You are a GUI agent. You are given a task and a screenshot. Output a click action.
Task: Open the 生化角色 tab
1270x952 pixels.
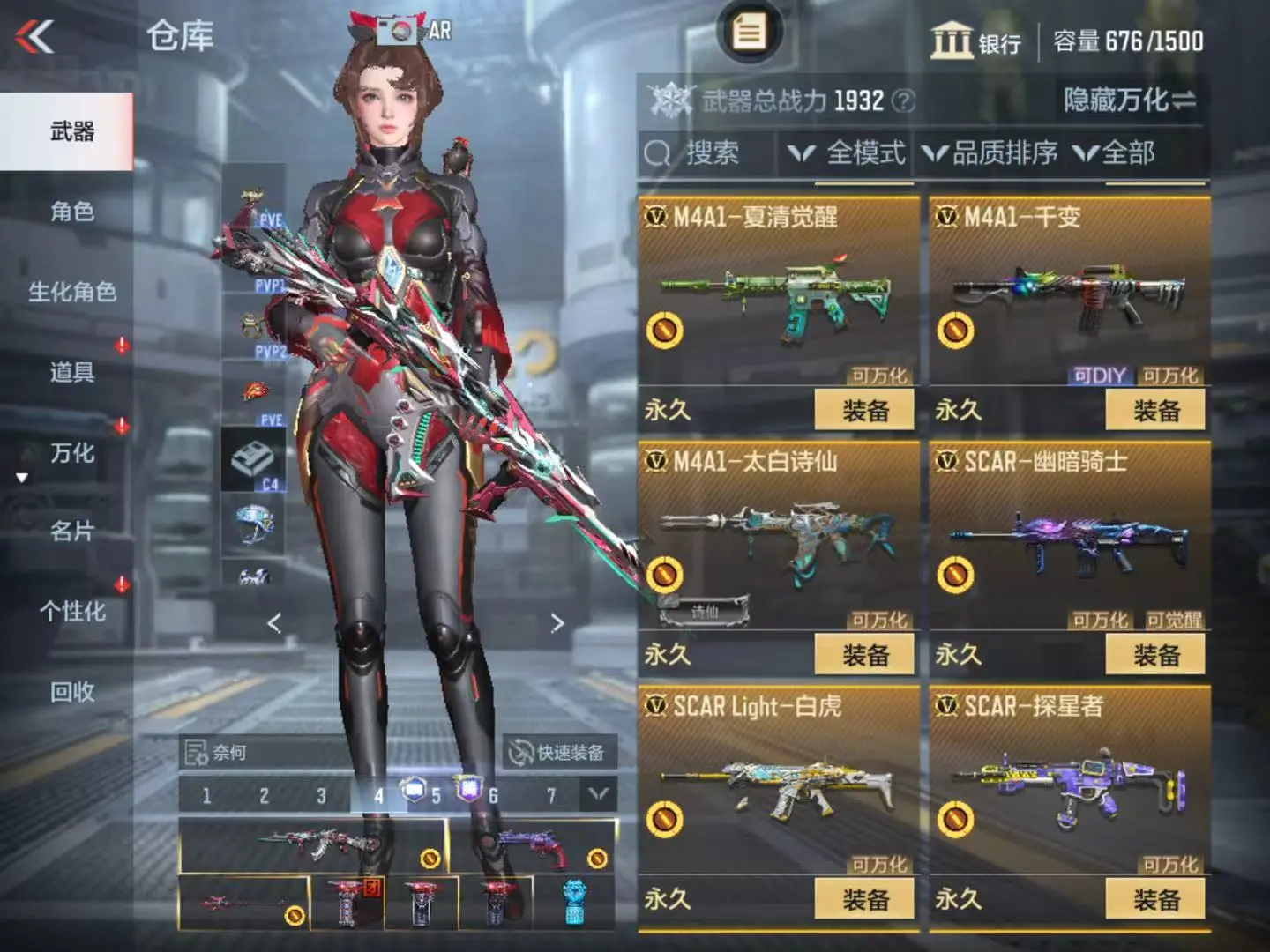[x=71, y=292]
